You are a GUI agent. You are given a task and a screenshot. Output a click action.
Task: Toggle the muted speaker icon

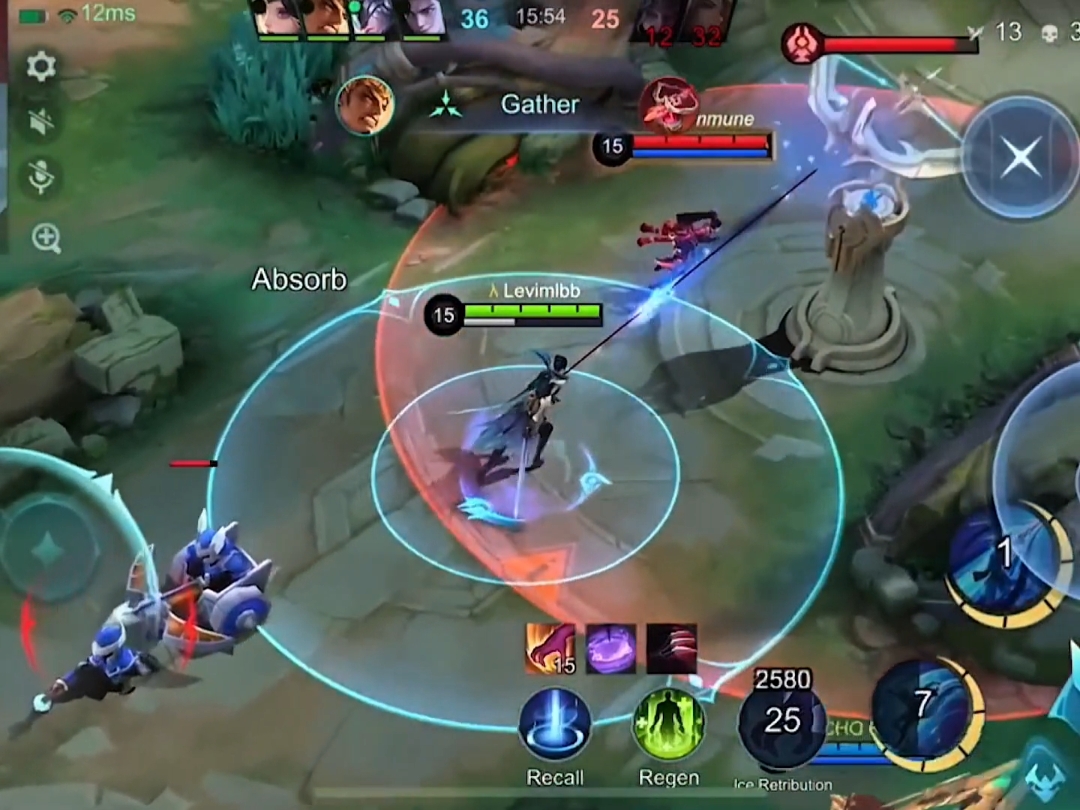(x=41, y=122)
